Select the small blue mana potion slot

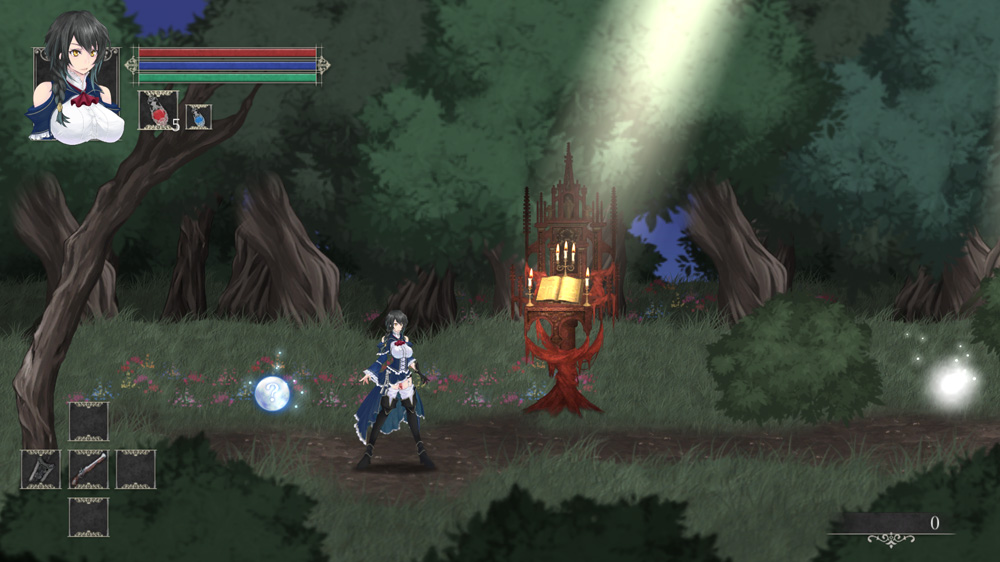coord(198,117)
